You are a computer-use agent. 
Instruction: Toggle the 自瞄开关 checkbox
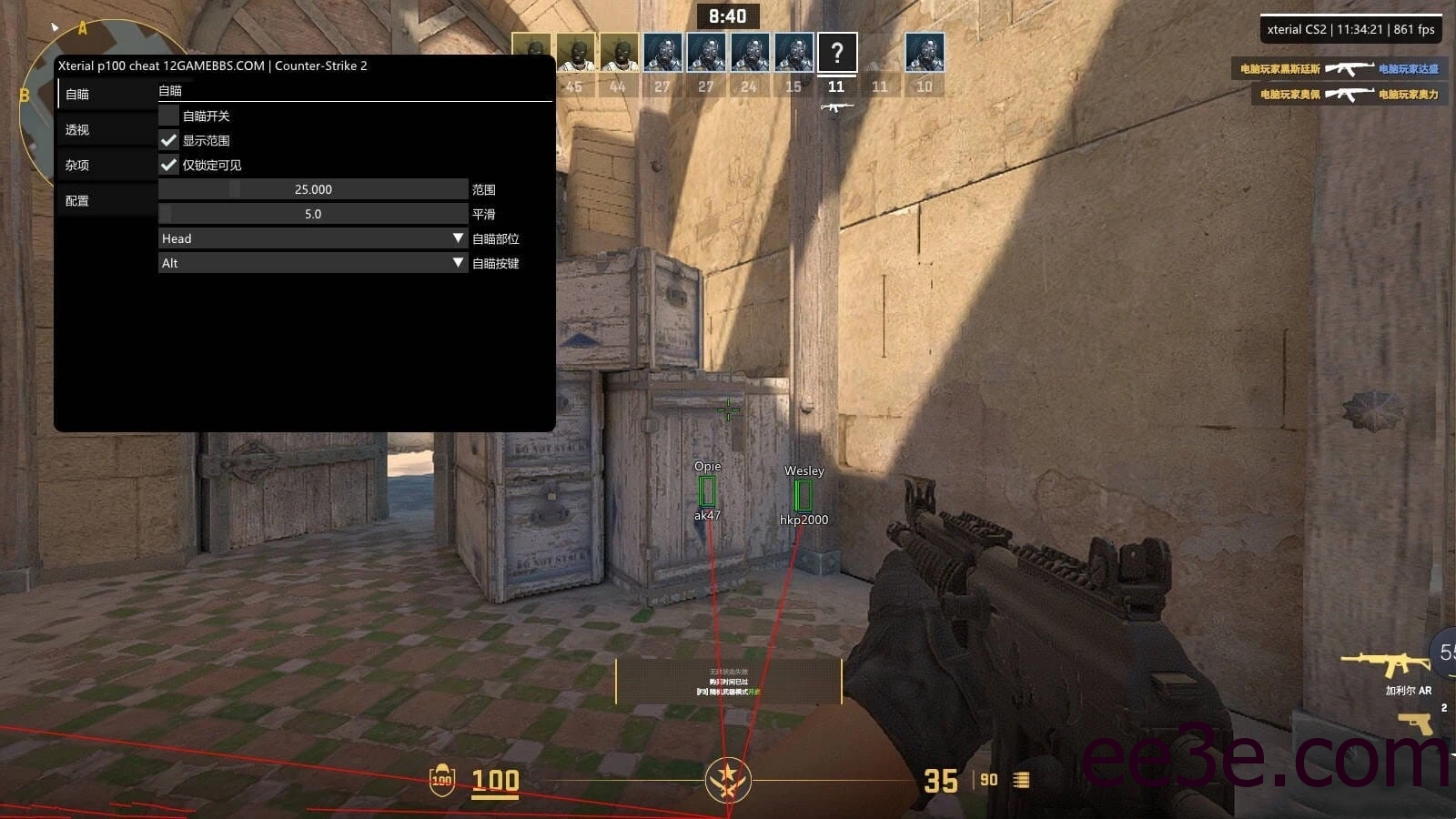point(168,116)
